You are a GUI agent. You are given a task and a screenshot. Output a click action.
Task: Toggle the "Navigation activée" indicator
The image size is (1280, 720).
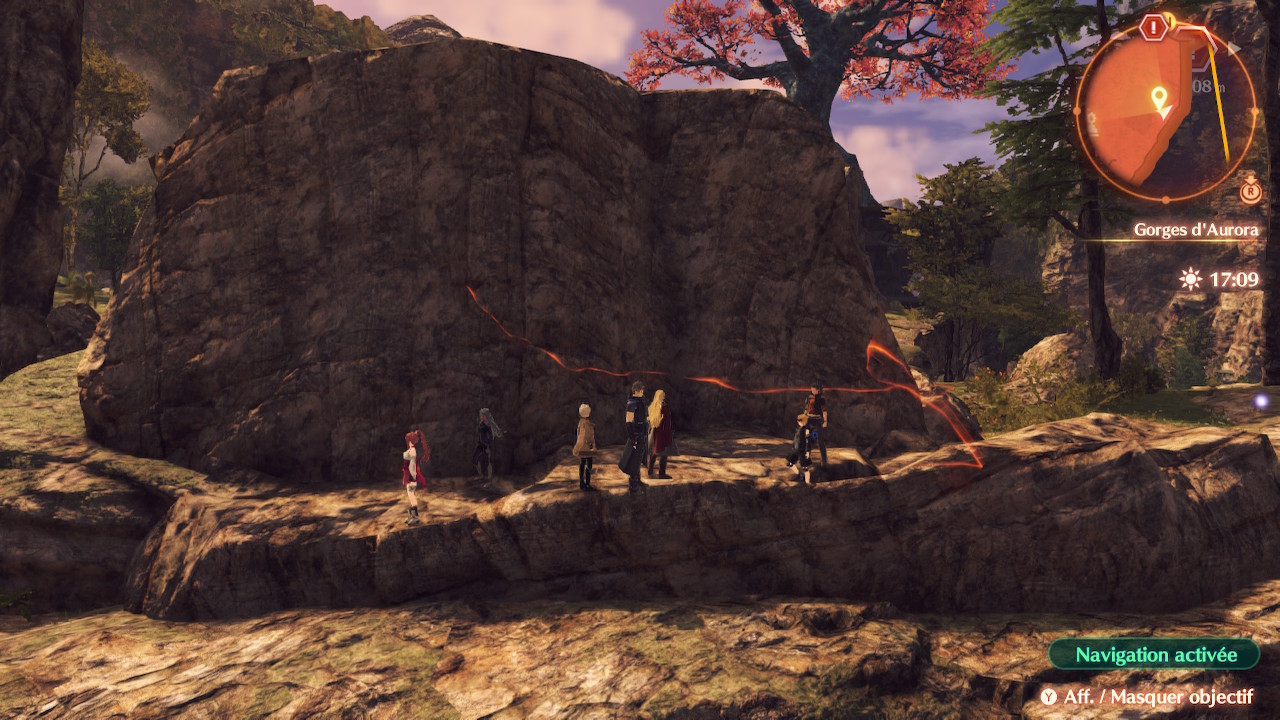(1155, 655)
